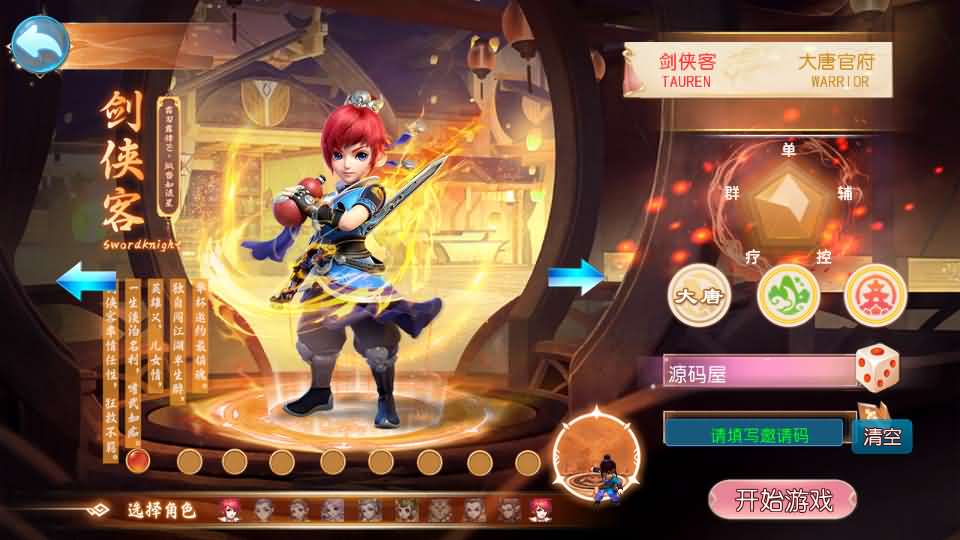This screenshot has width=960, height=540.
Task: Choose the 大唐 faction emblem
Action: (x=699, y=295)
